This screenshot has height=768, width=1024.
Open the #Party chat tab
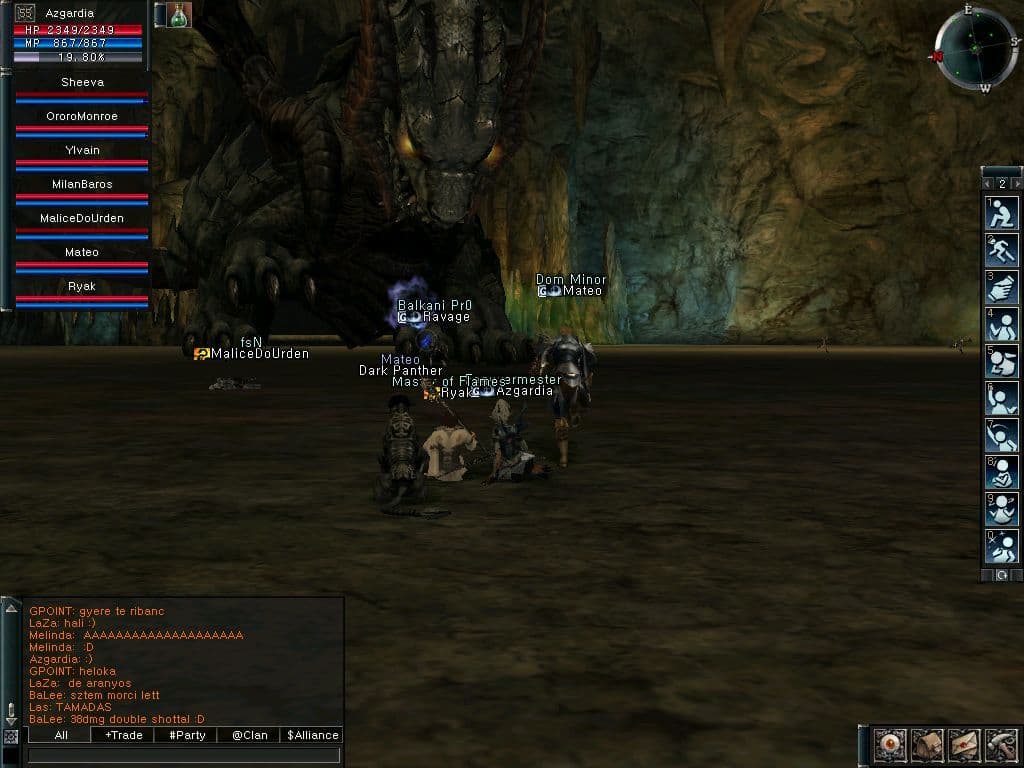pyautogui.click(x=186, y=735)
